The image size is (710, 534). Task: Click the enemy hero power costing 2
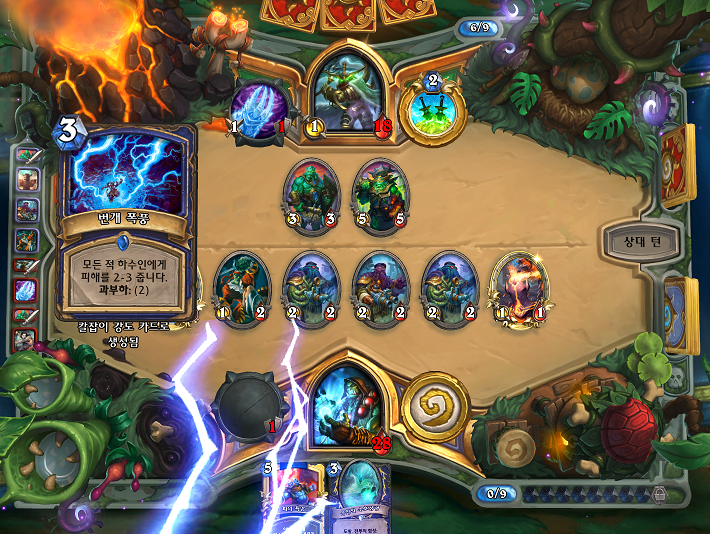pyautogui.click(x=433, y=107)
